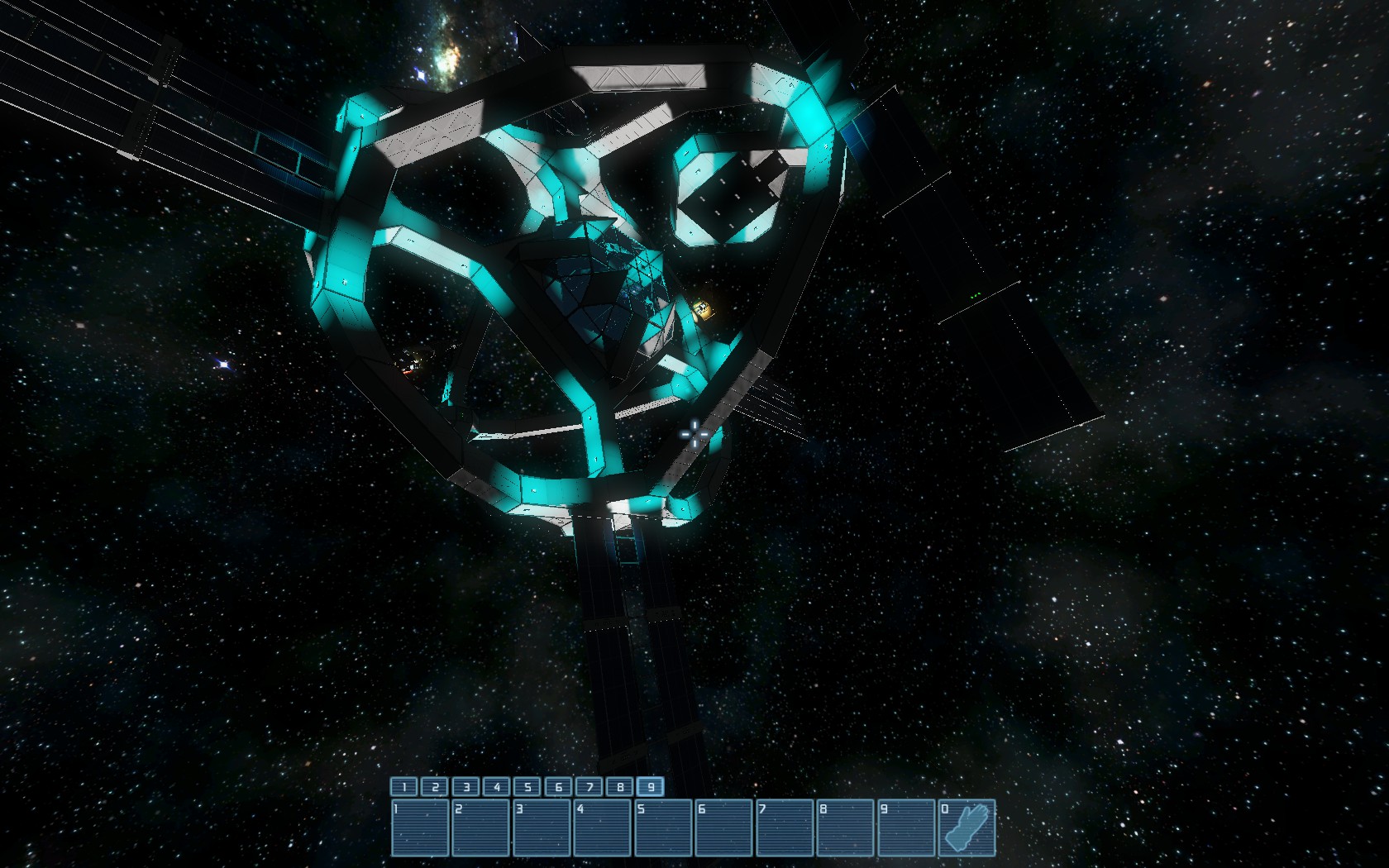The height and width of the screenshot is (868, 1389).
Task: Switch to toolbar page 1
Action: tap(404, 787)
